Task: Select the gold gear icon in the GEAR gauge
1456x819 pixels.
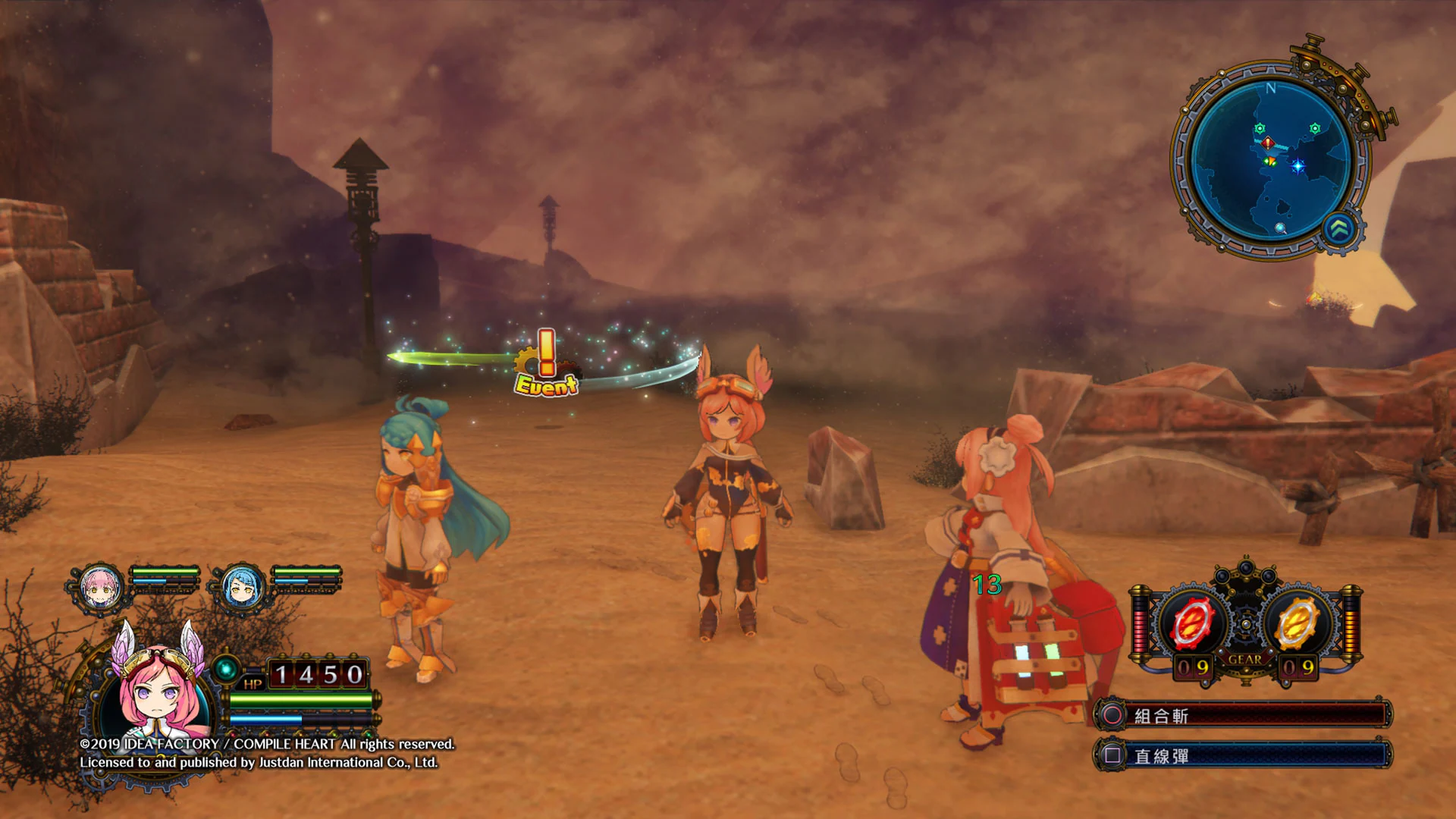Action: coord(1295,622)
